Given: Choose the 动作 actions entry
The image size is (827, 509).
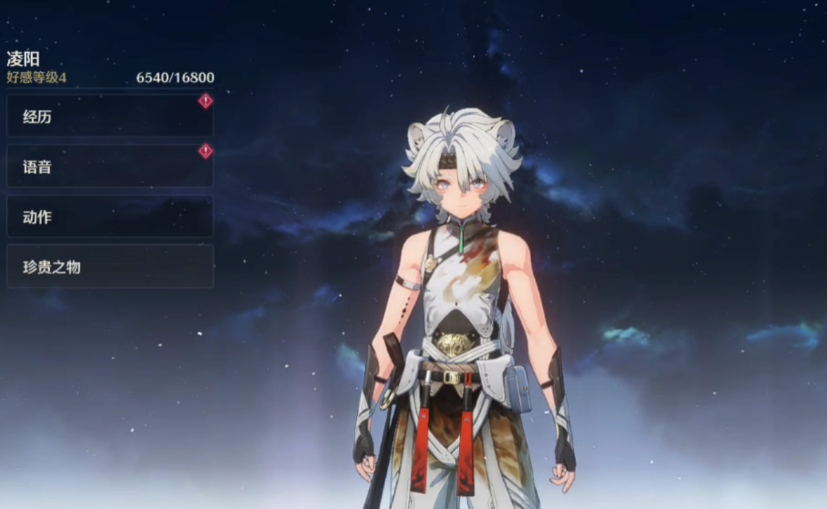Looking at the screenshot, I should [x=109, y=217].
